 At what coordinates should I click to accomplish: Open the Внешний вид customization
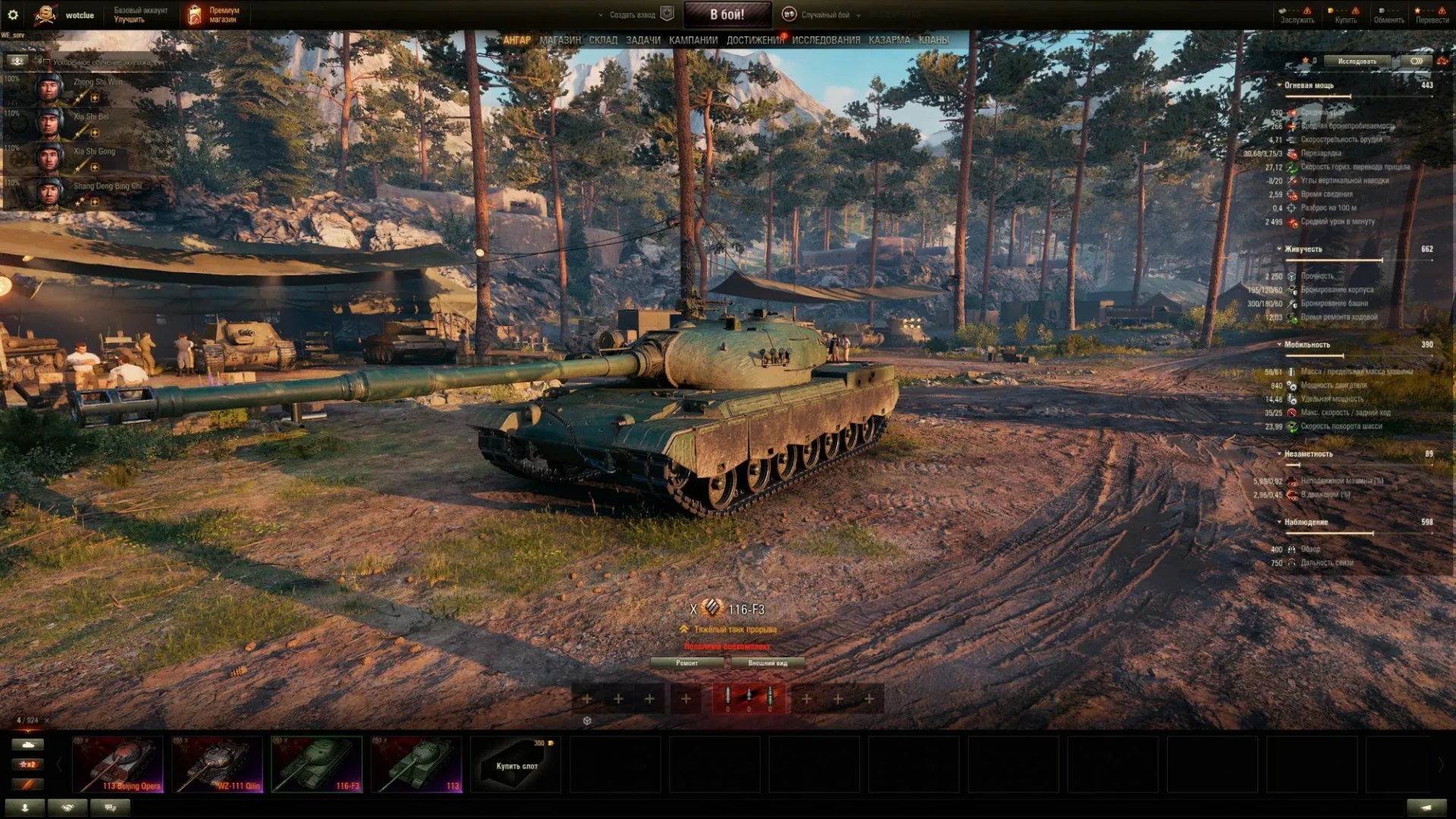tap(767, 663)
